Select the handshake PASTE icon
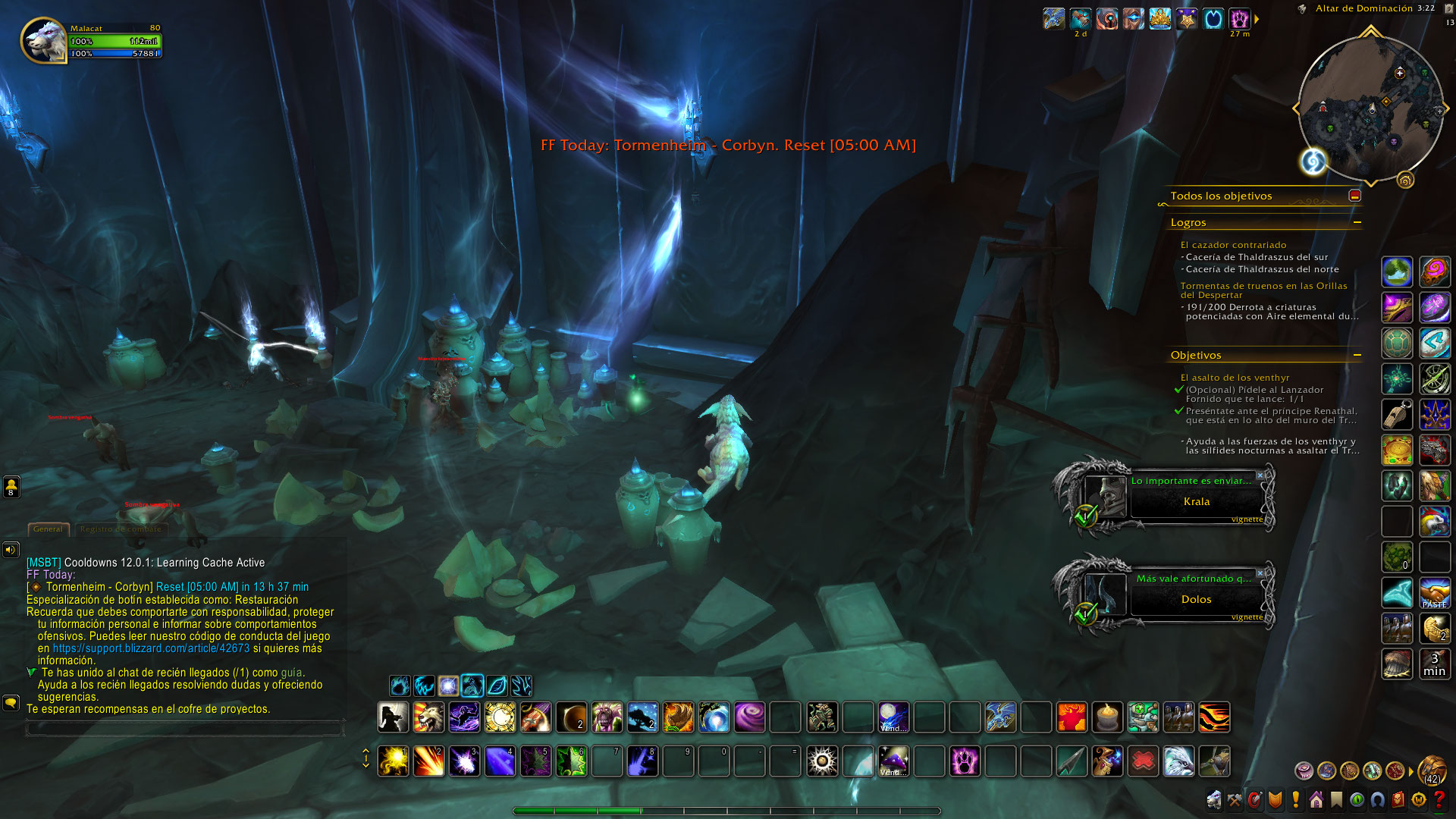 [1434, 594]
